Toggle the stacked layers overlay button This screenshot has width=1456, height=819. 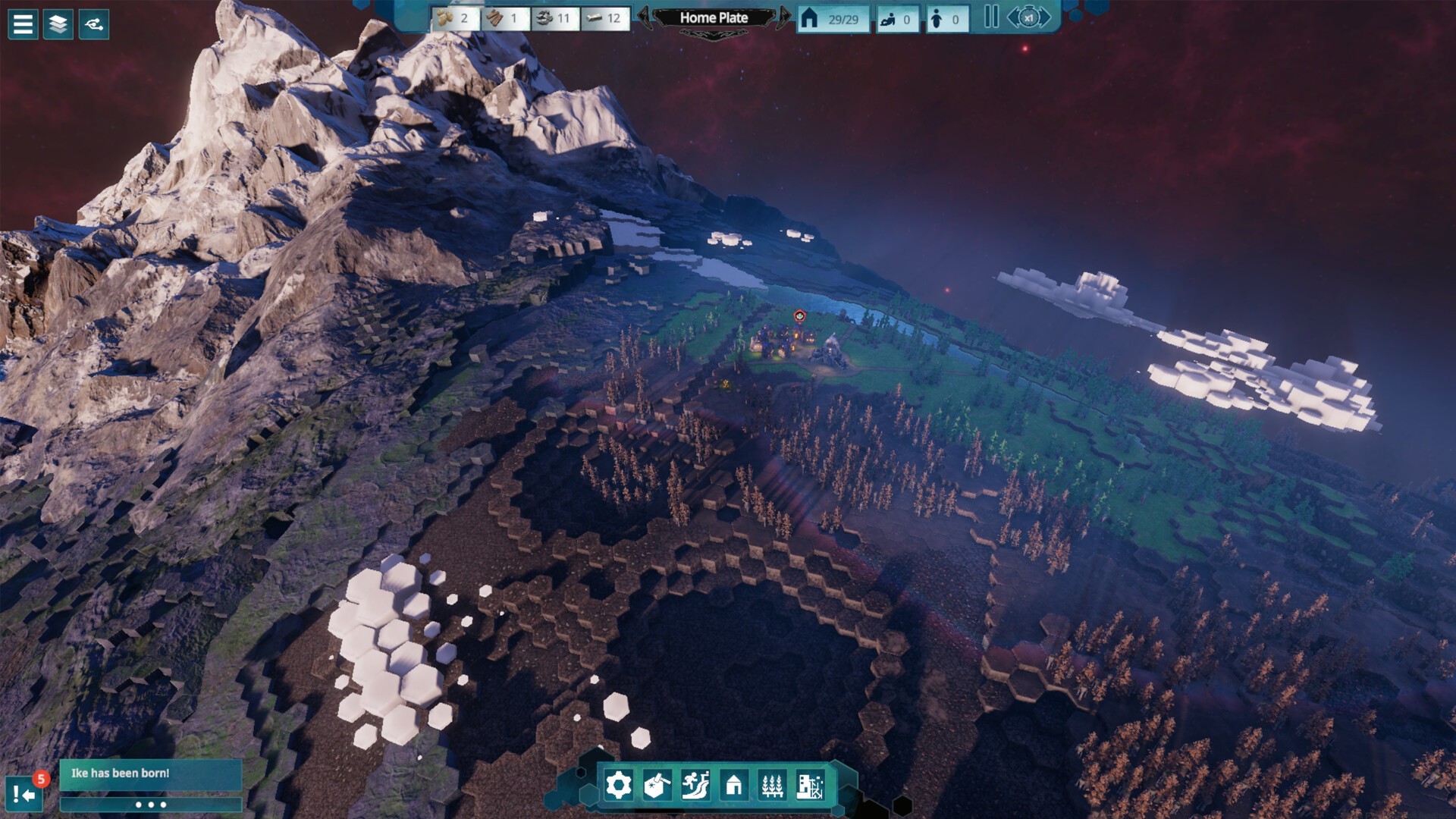[58, 24]
